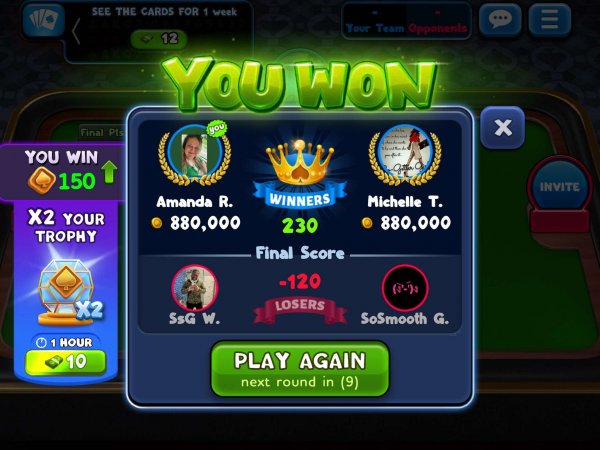Pay 12 to see the cards for 1 week
The image size is (600, 450).
pyautogui.click(x=159, y=38)
